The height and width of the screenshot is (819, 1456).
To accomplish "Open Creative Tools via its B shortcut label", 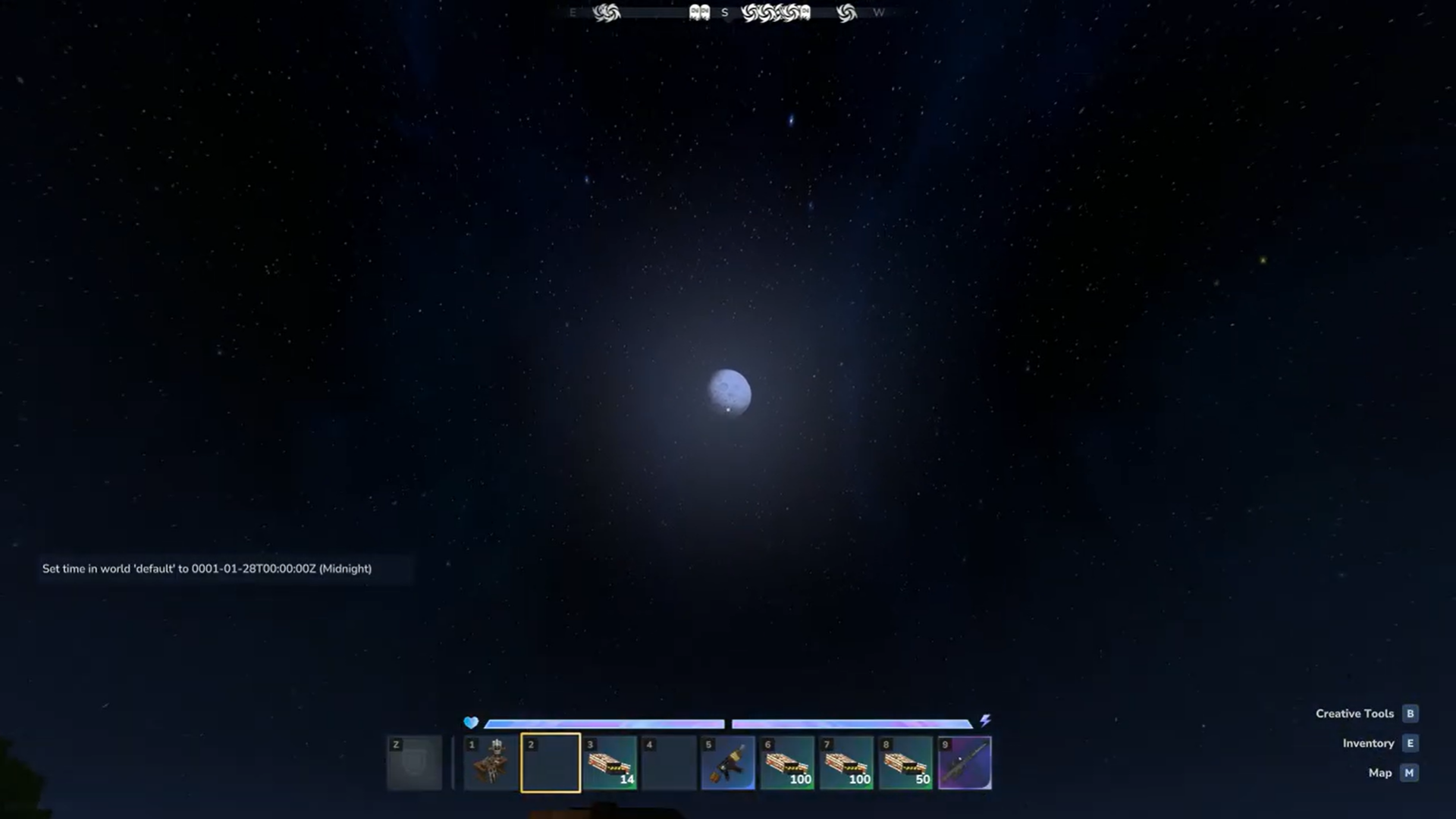I will pyautogui.click(x=1410, y=713).
